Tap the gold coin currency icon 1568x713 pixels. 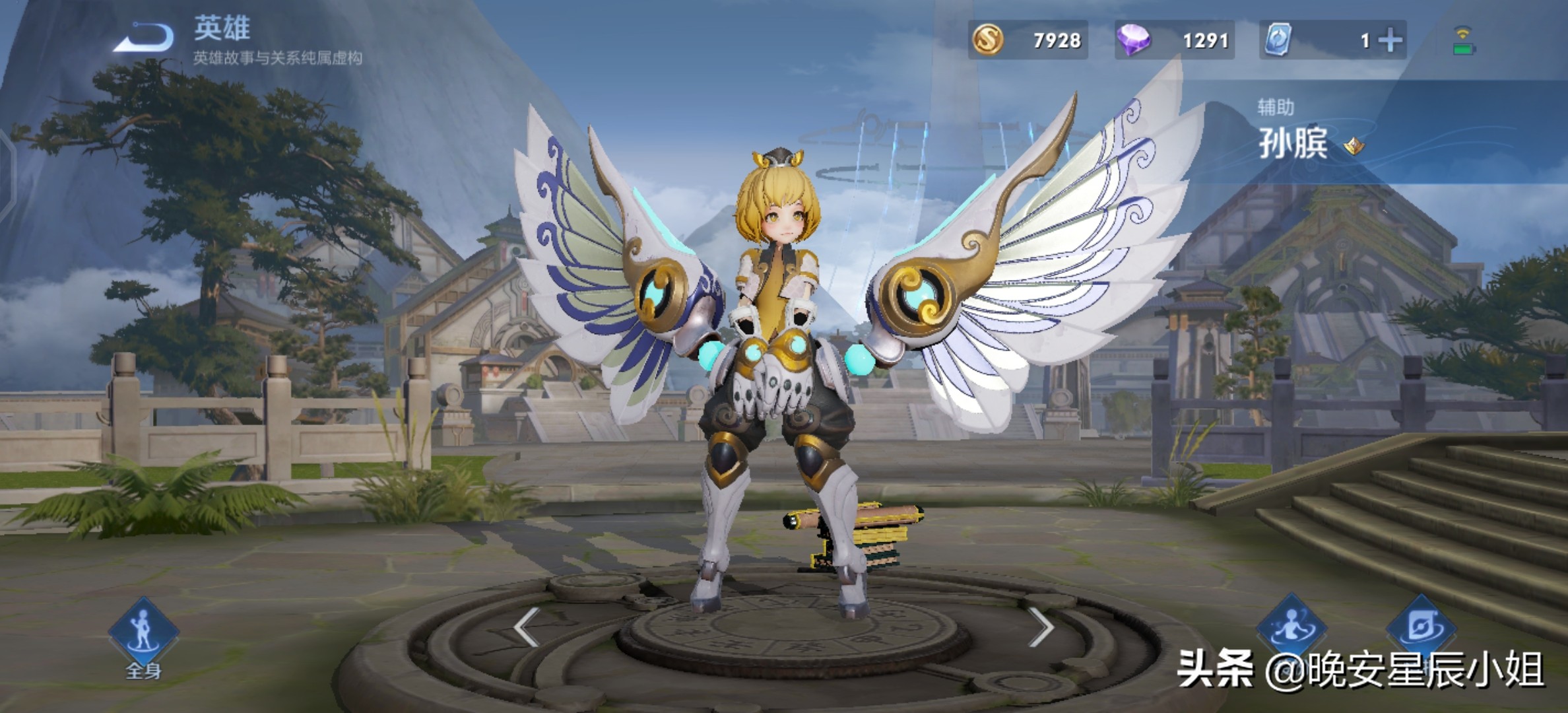click(x=988, y=40)
